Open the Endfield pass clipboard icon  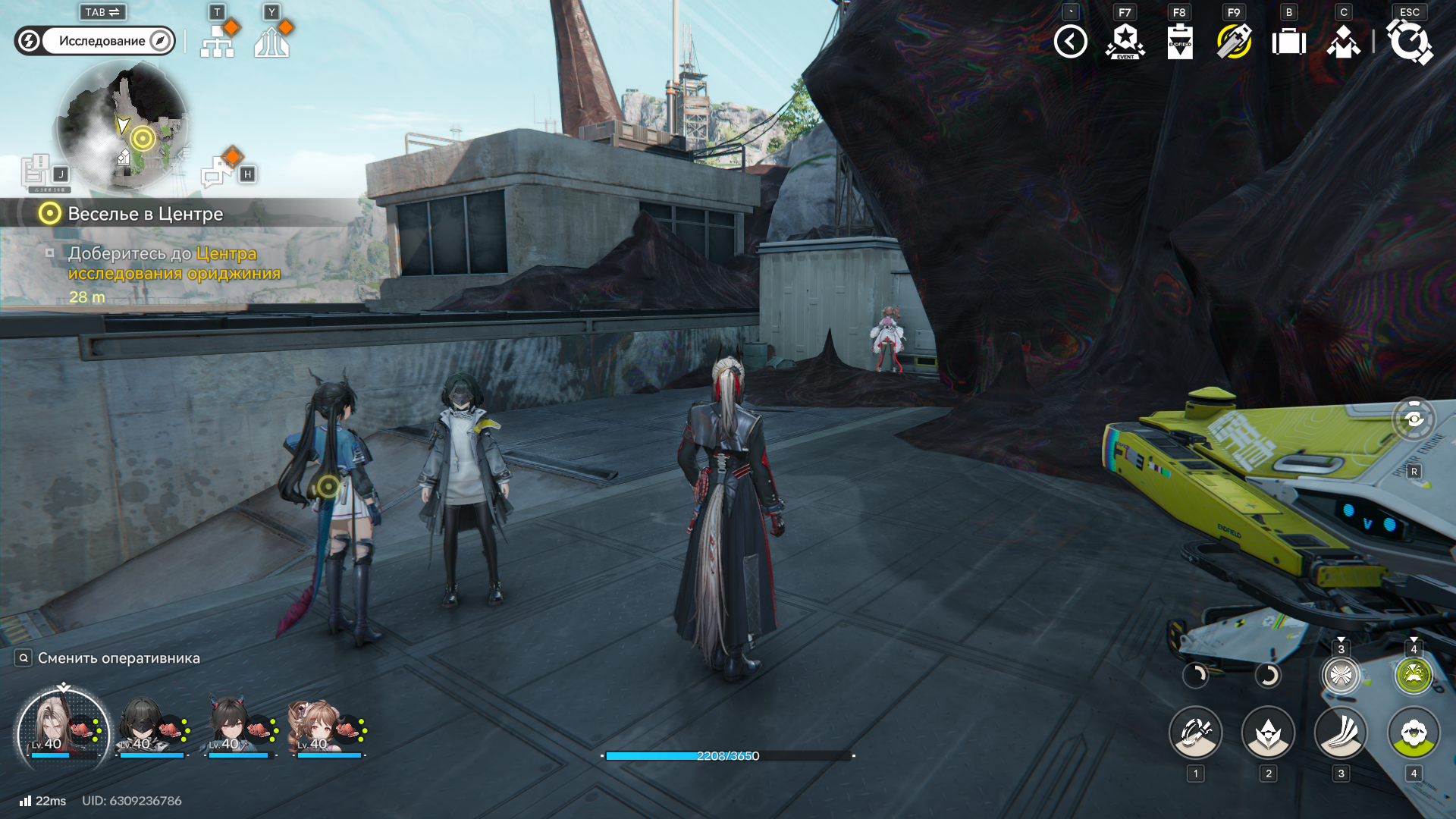coord(1179,42)
